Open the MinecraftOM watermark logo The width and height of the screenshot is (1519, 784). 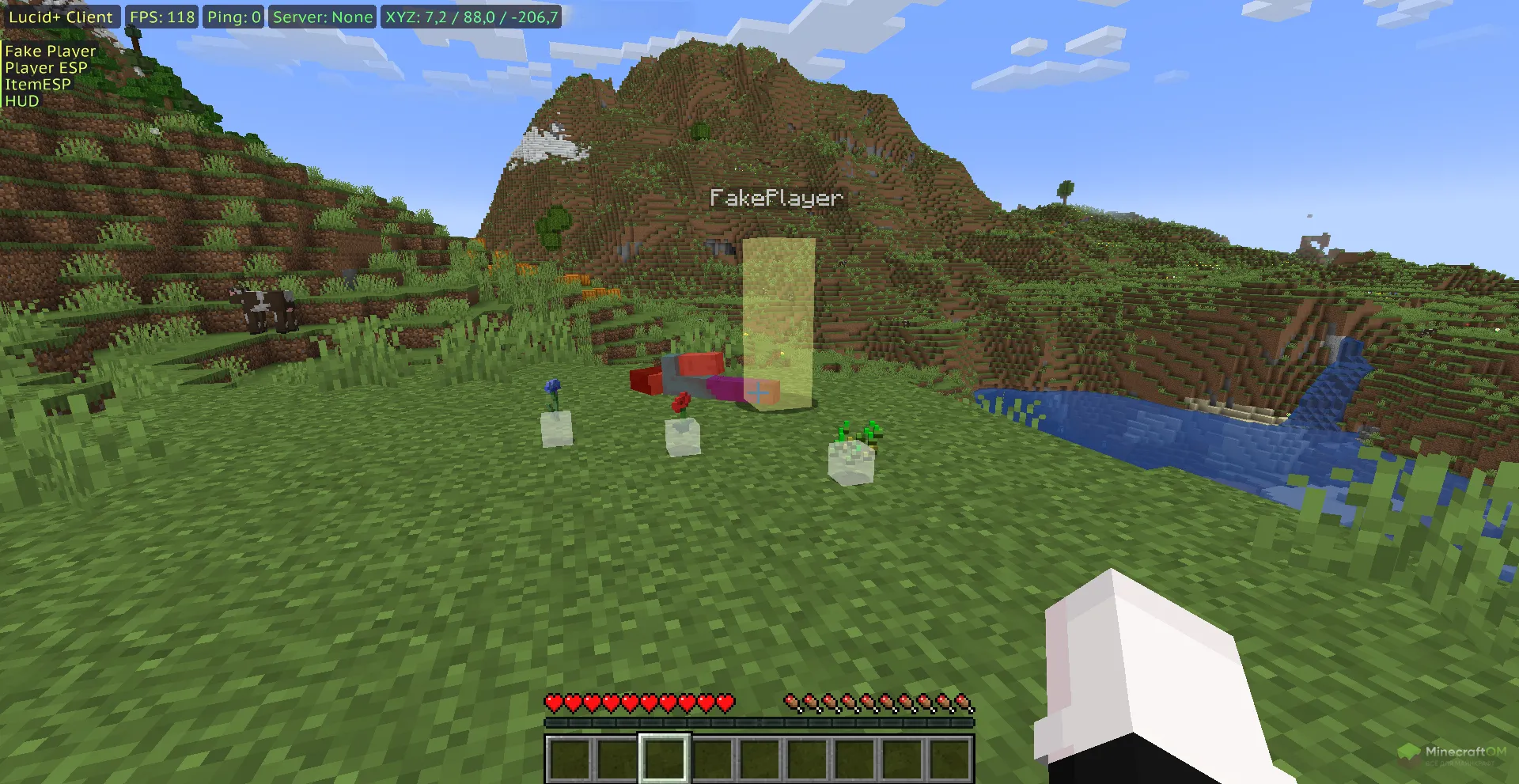(x=1451, y=753)
